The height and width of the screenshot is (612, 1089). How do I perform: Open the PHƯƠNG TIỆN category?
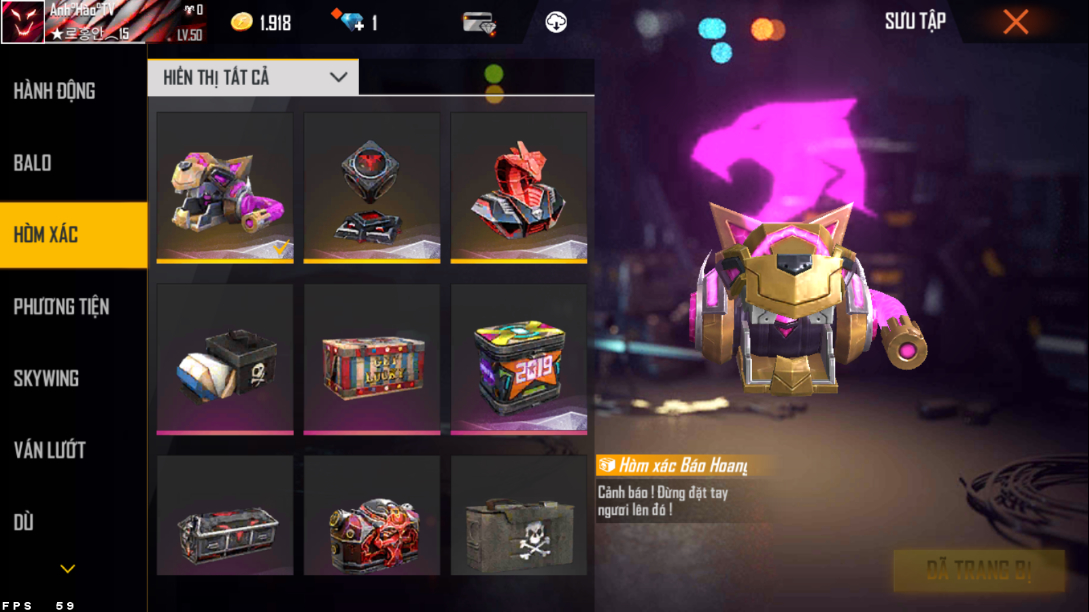pyautogui.click(x=62, y=307)
